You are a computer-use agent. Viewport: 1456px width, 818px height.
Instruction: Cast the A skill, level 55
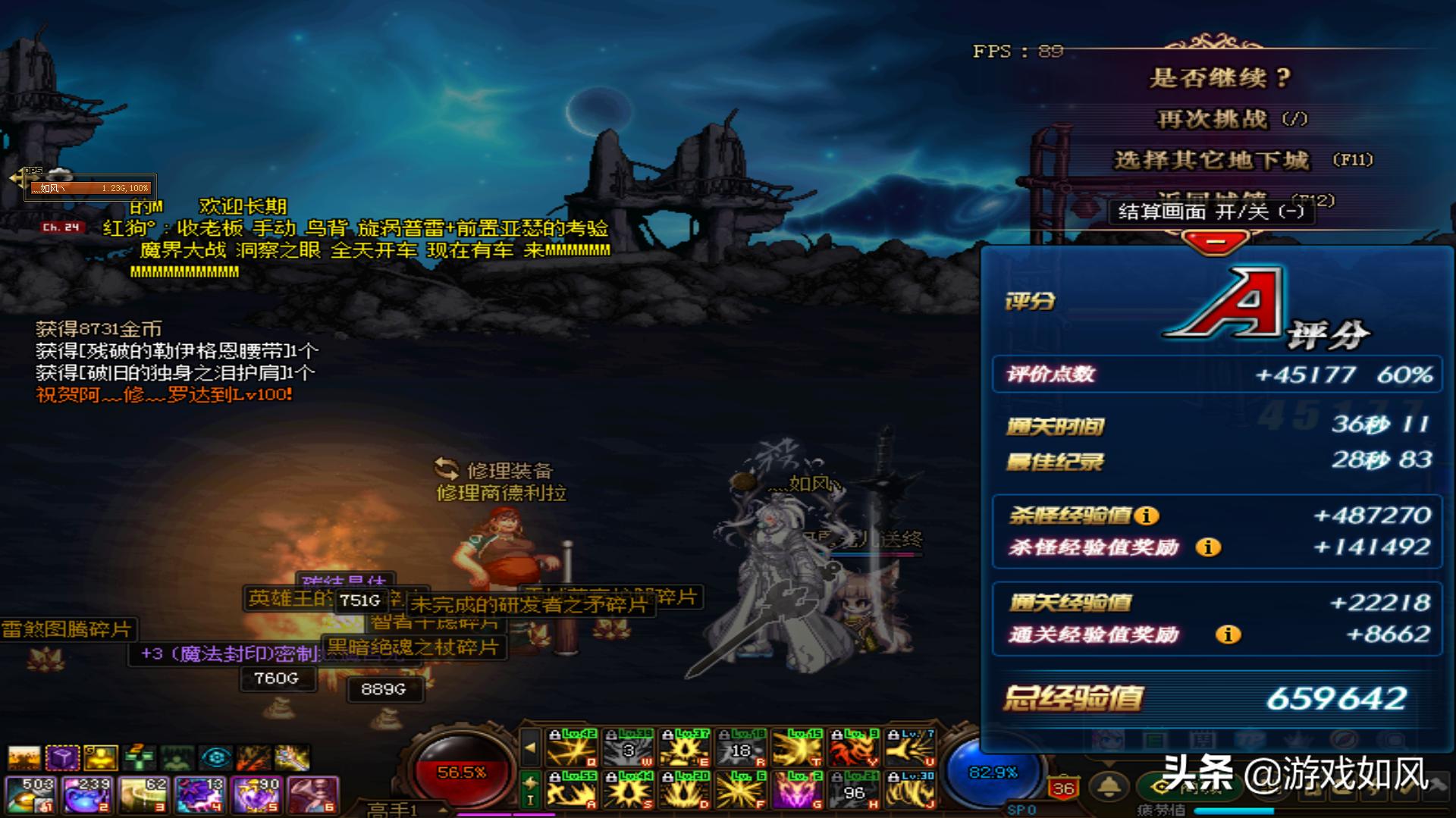click(571, 790)
